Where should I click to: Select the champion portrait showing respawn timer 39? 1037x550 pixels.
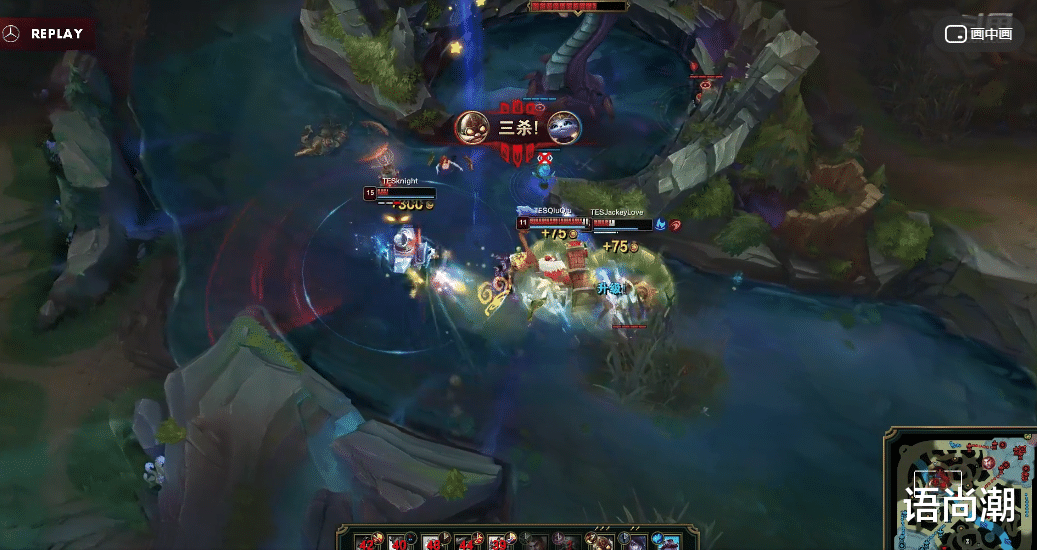coord(499,541)
